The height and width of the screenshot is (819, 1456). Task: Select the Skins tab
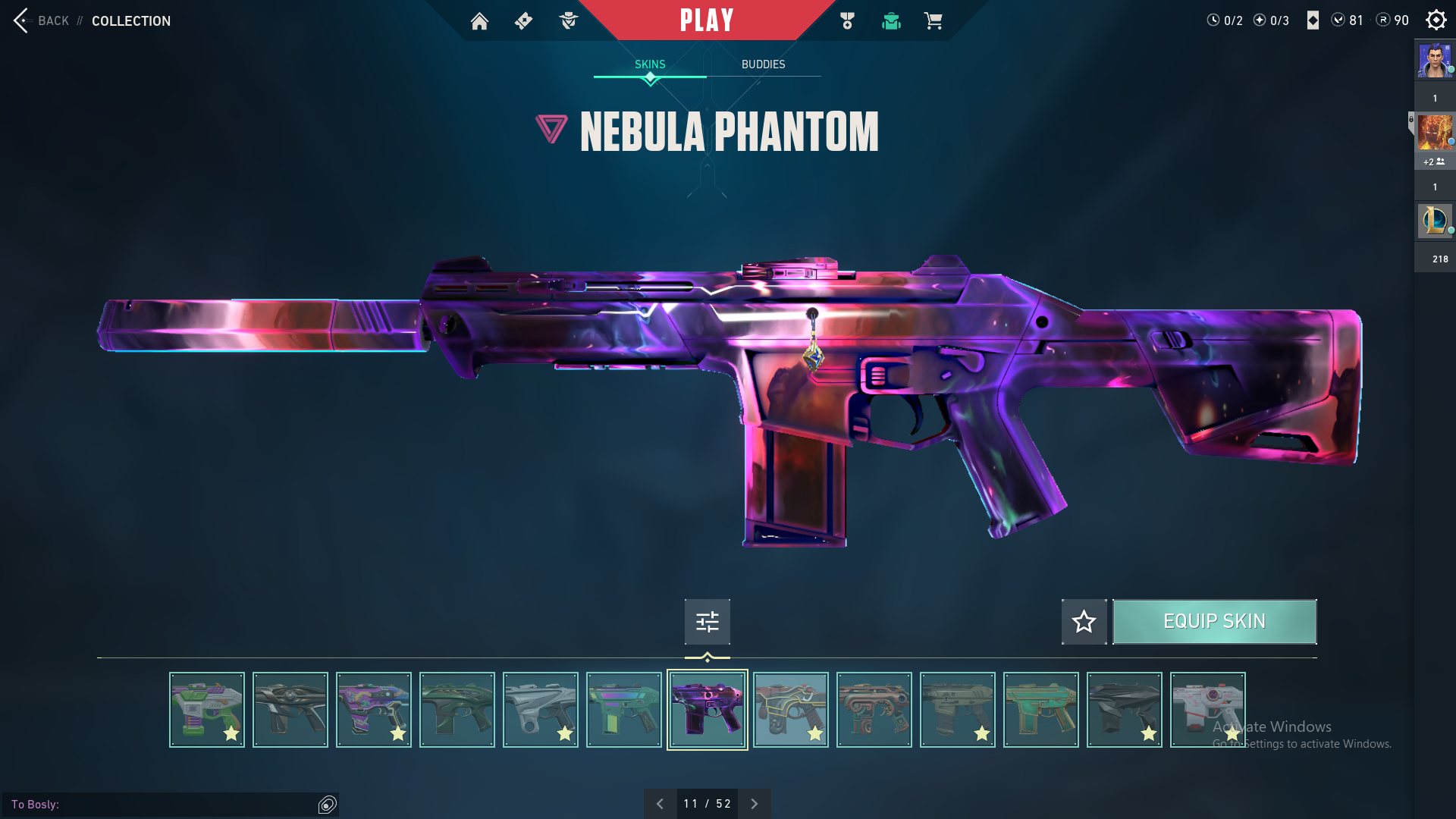coord(650,64)
